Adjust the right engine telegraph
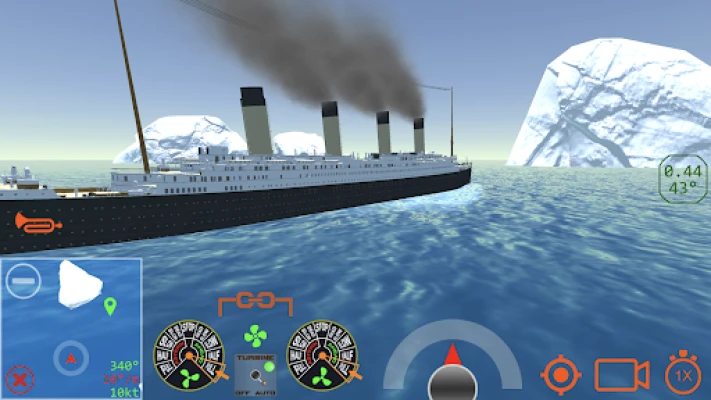Viewport: 711px width, 400px height. [321, 354]
